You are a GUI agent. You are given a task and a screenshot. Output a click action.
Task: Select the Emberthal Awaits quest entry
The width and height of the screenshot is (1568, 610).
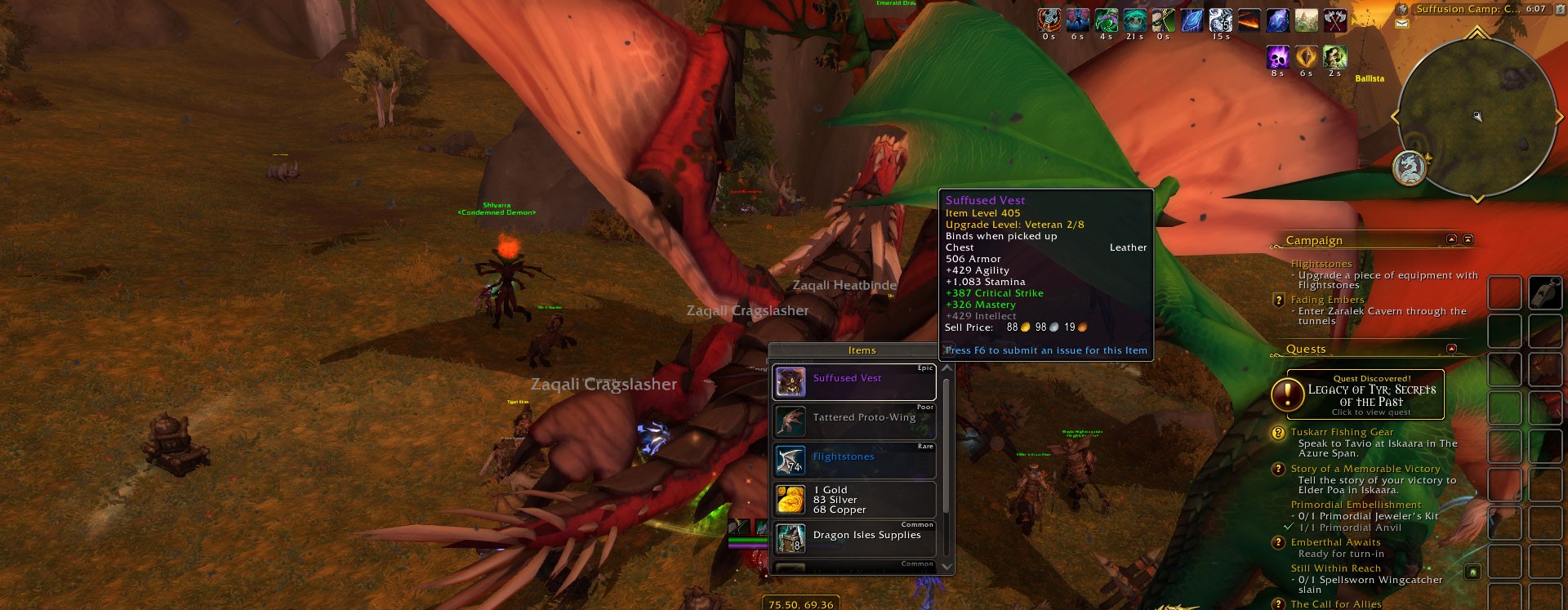[1335, 542]
